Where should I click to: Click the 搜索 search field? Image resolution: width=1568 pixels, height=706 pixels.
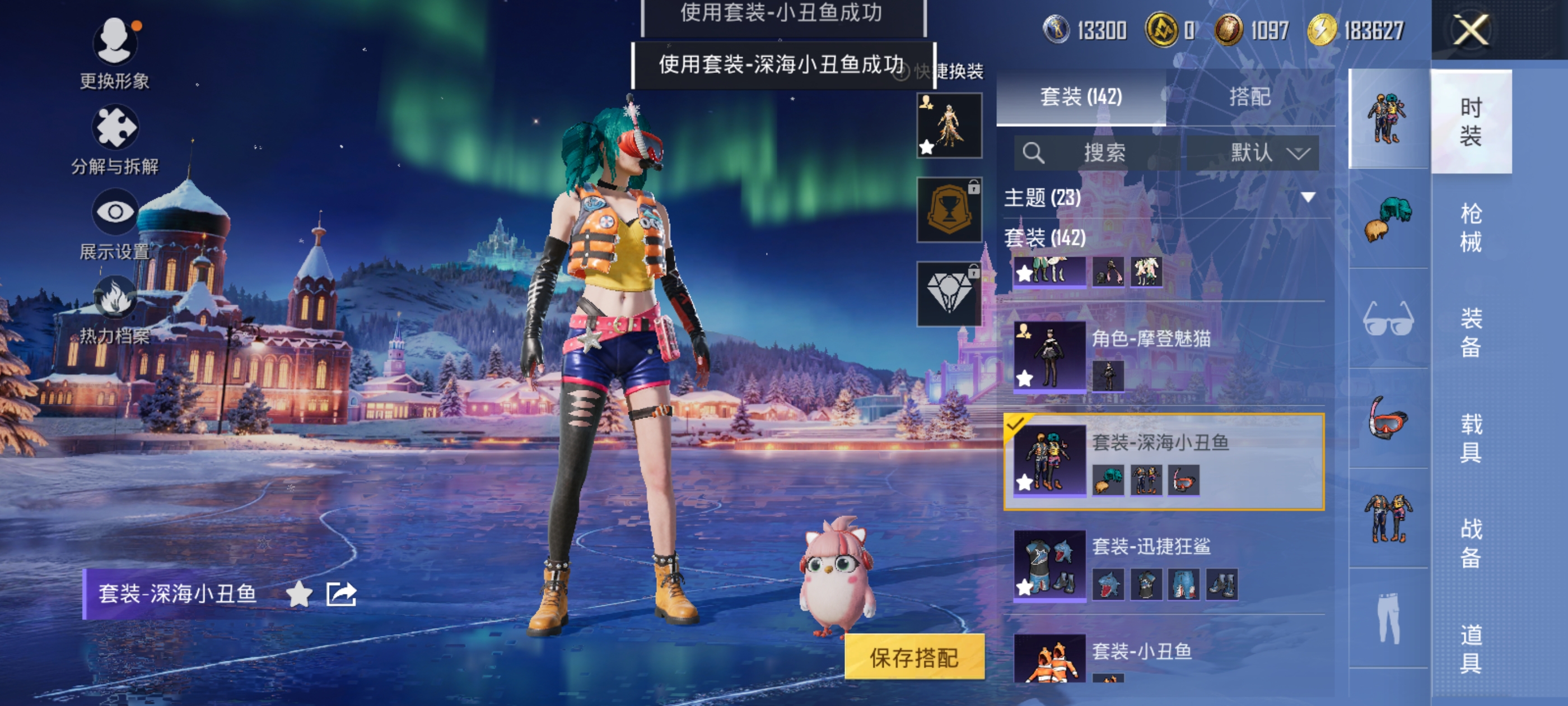[1096, 152]
